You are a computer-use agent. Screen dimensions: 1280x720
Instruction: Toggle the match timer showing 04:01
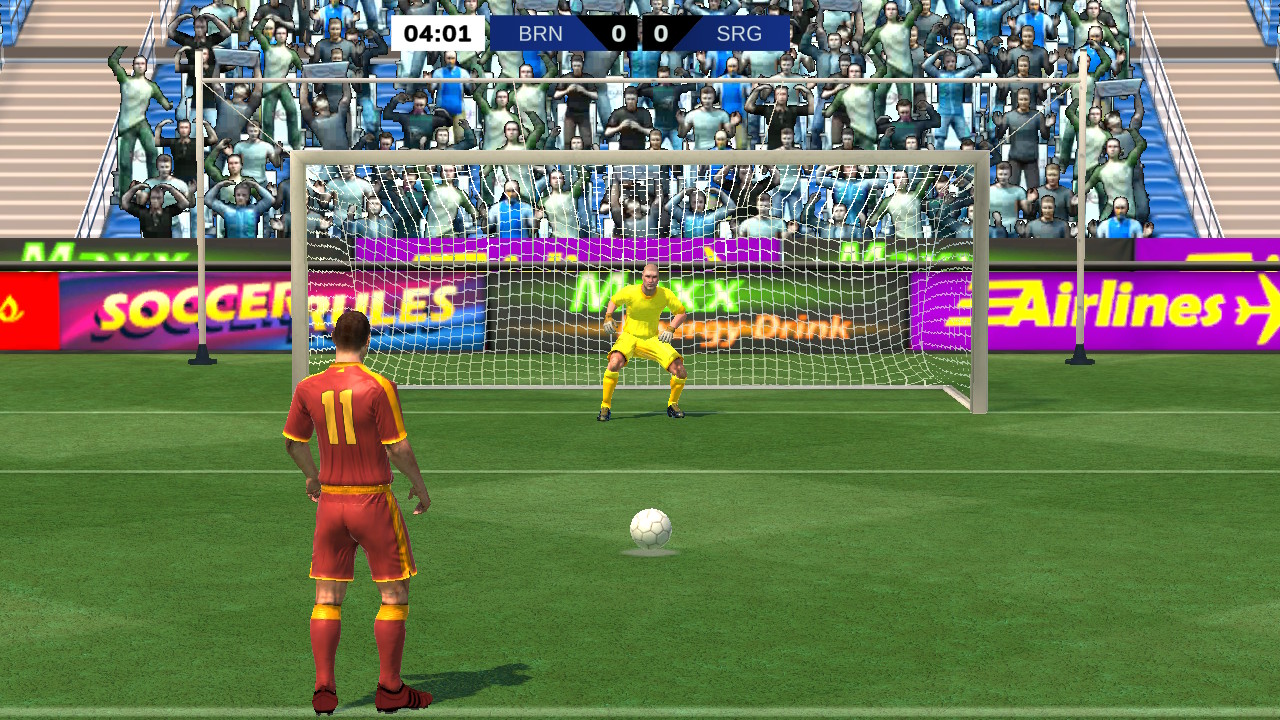tap(437, 33)
